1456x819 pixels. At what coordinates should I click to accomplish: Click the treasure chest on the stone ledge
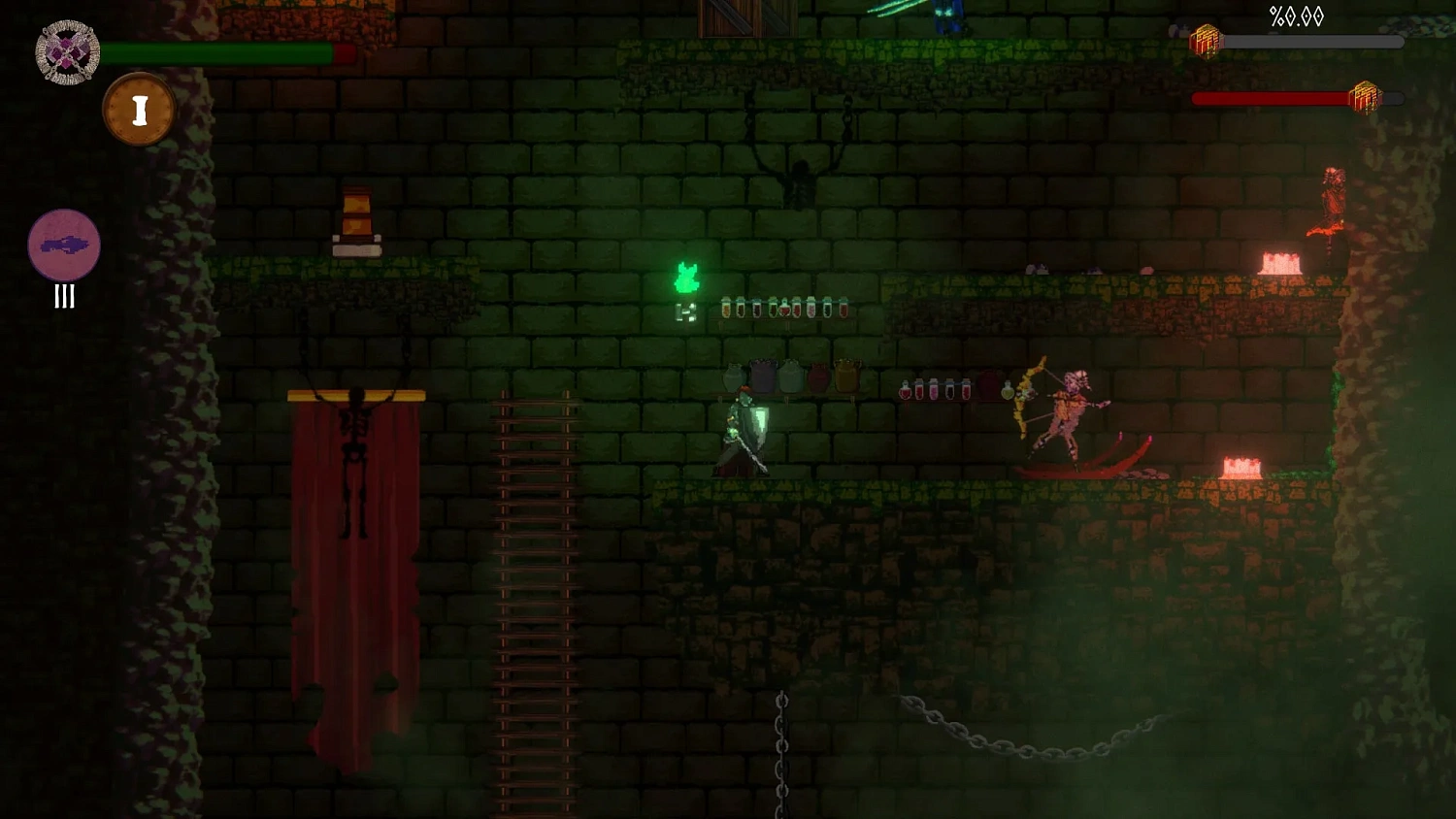[x=356, y=216]
